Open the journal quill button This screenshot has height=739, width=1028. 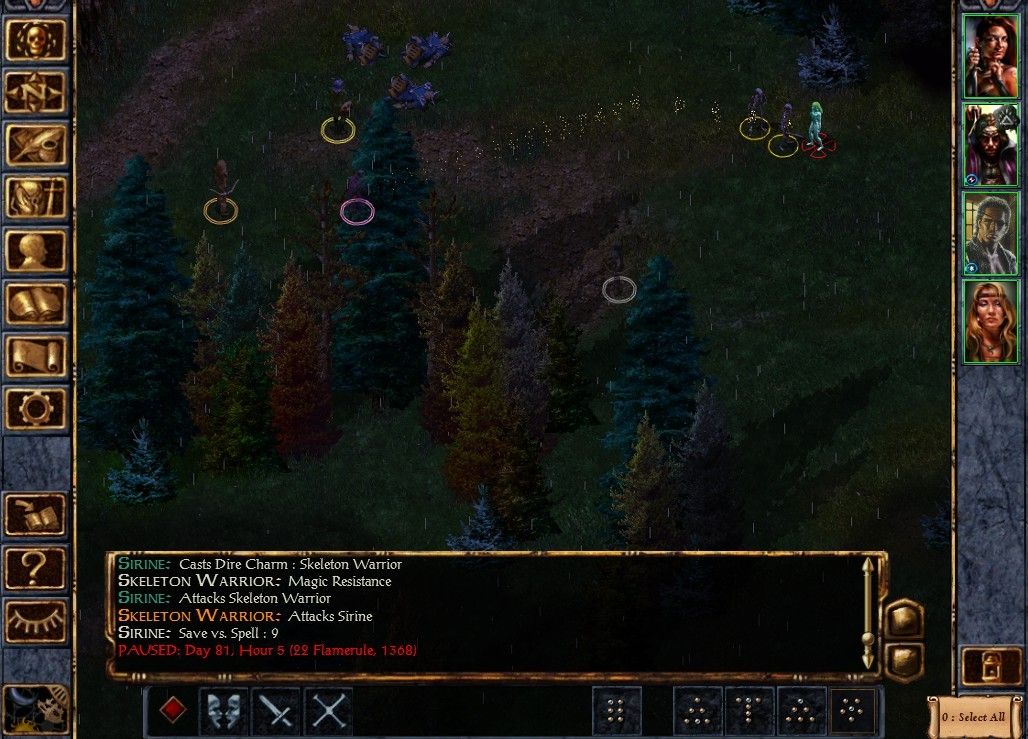37,146
